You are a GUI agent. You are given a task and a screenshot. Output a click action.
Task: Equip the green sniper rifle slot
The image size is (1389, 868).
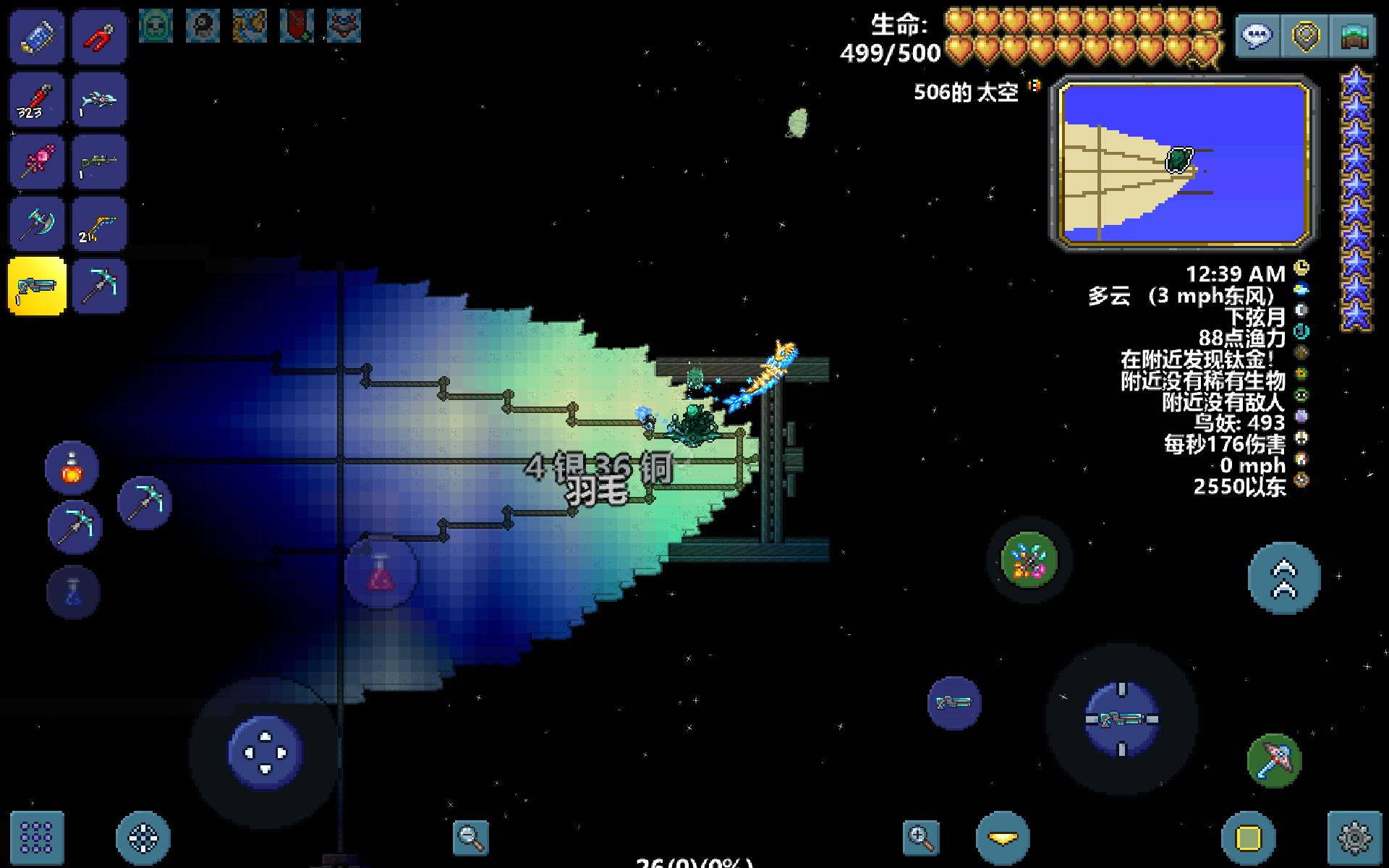pos(99,162)
